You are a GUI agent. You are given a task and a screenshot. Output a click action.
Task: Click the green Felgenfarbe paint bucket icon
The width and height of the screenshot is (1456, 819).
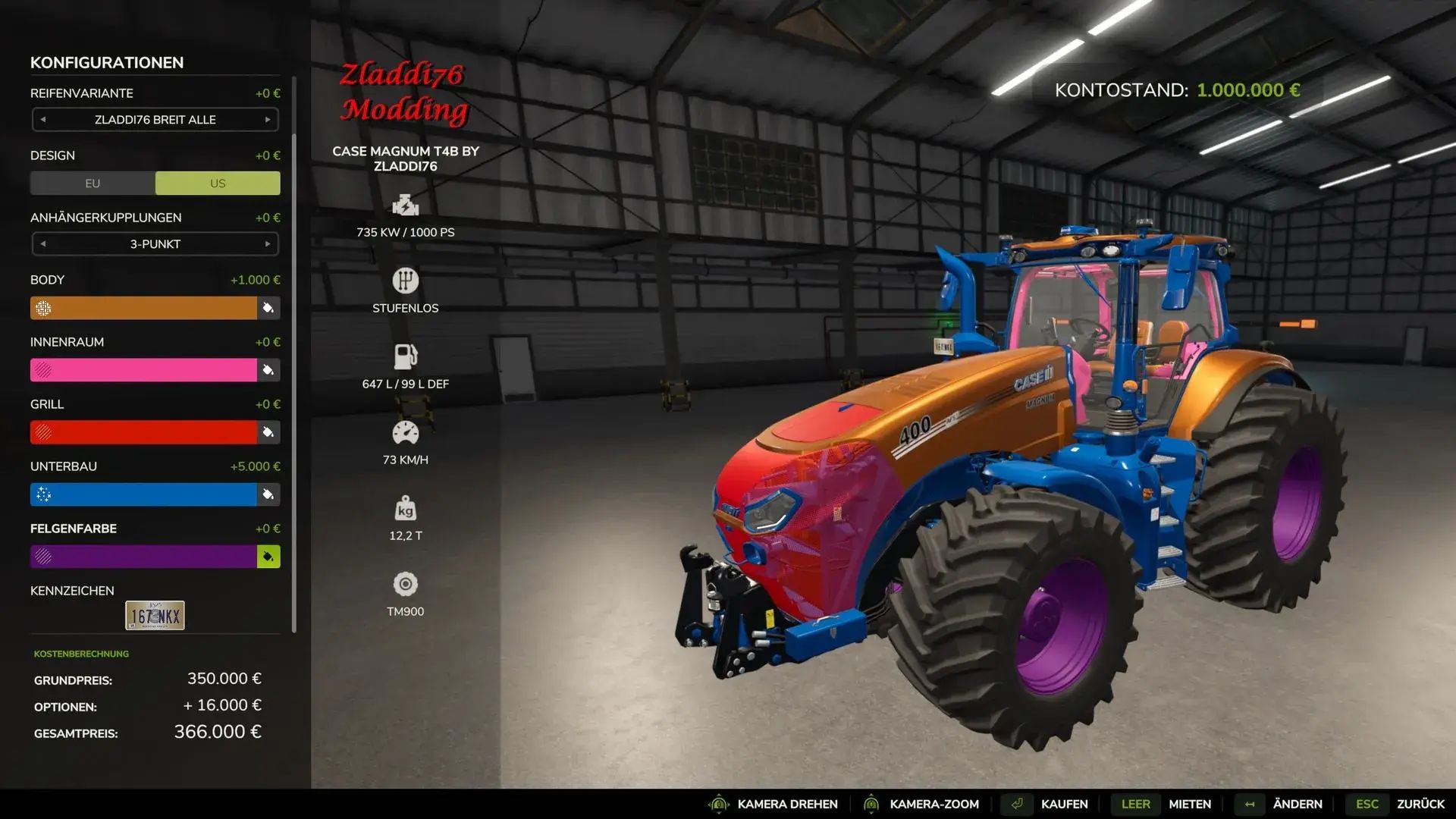(268, 557)
